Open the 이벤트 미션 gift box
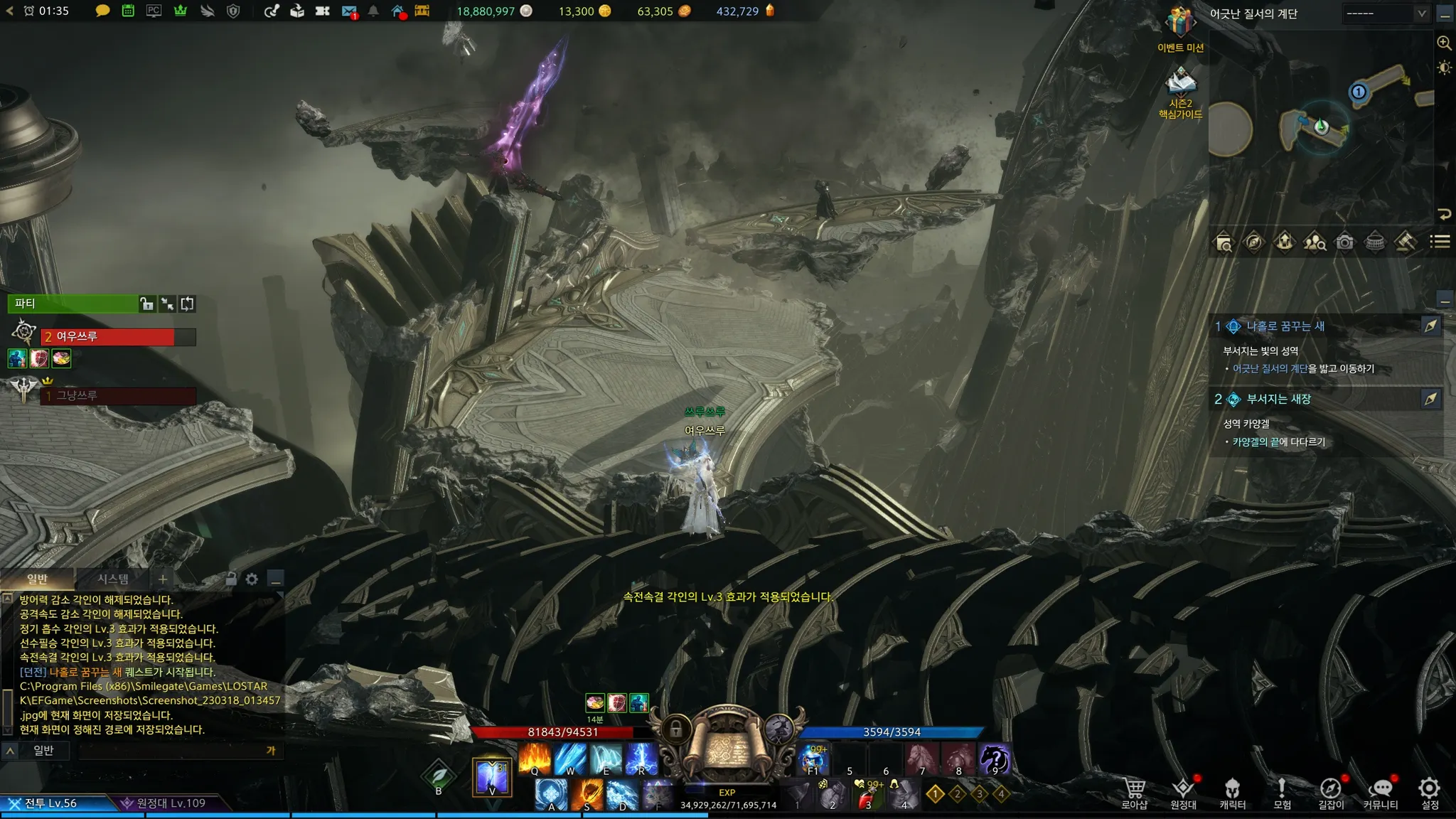Viewport: 1456px width, 819px height. pos(1180,24)
